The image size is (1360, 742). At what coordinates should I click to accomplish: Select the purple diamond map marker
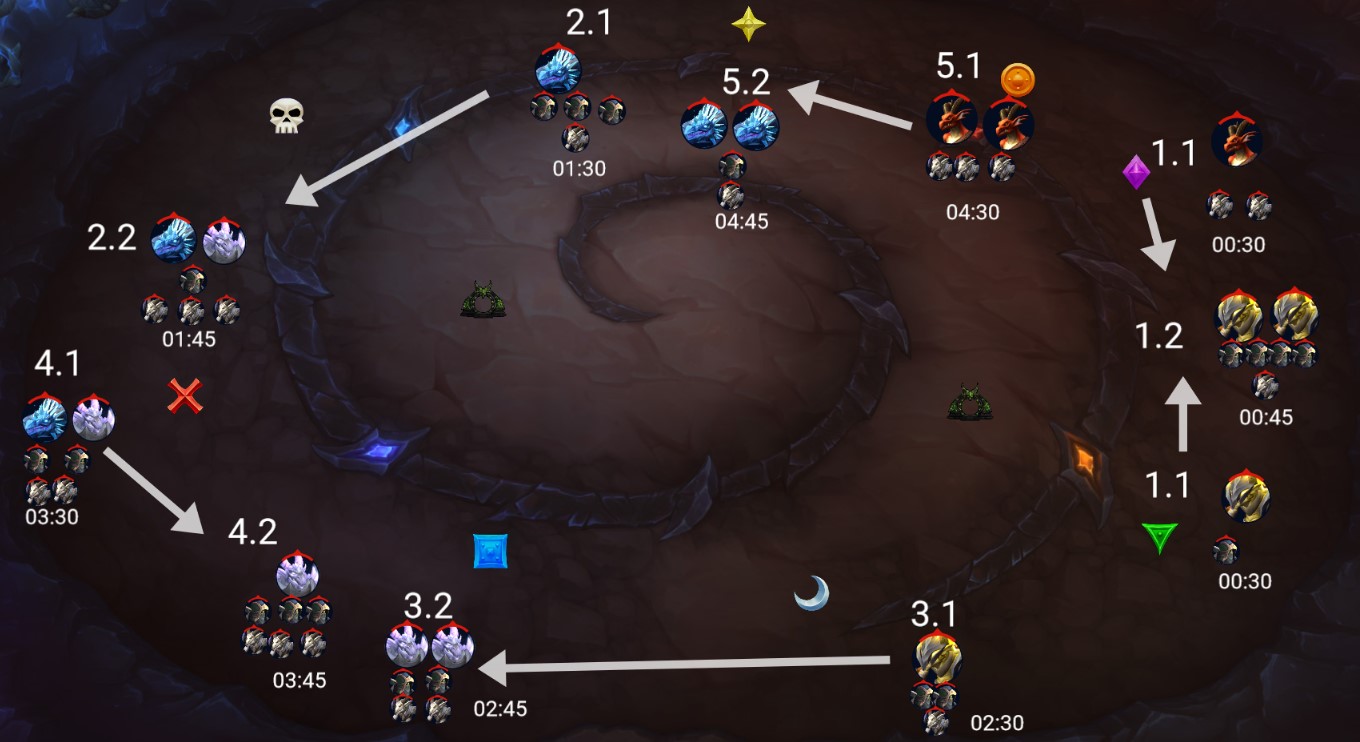pyautogui.click(x=1136, y=172)
